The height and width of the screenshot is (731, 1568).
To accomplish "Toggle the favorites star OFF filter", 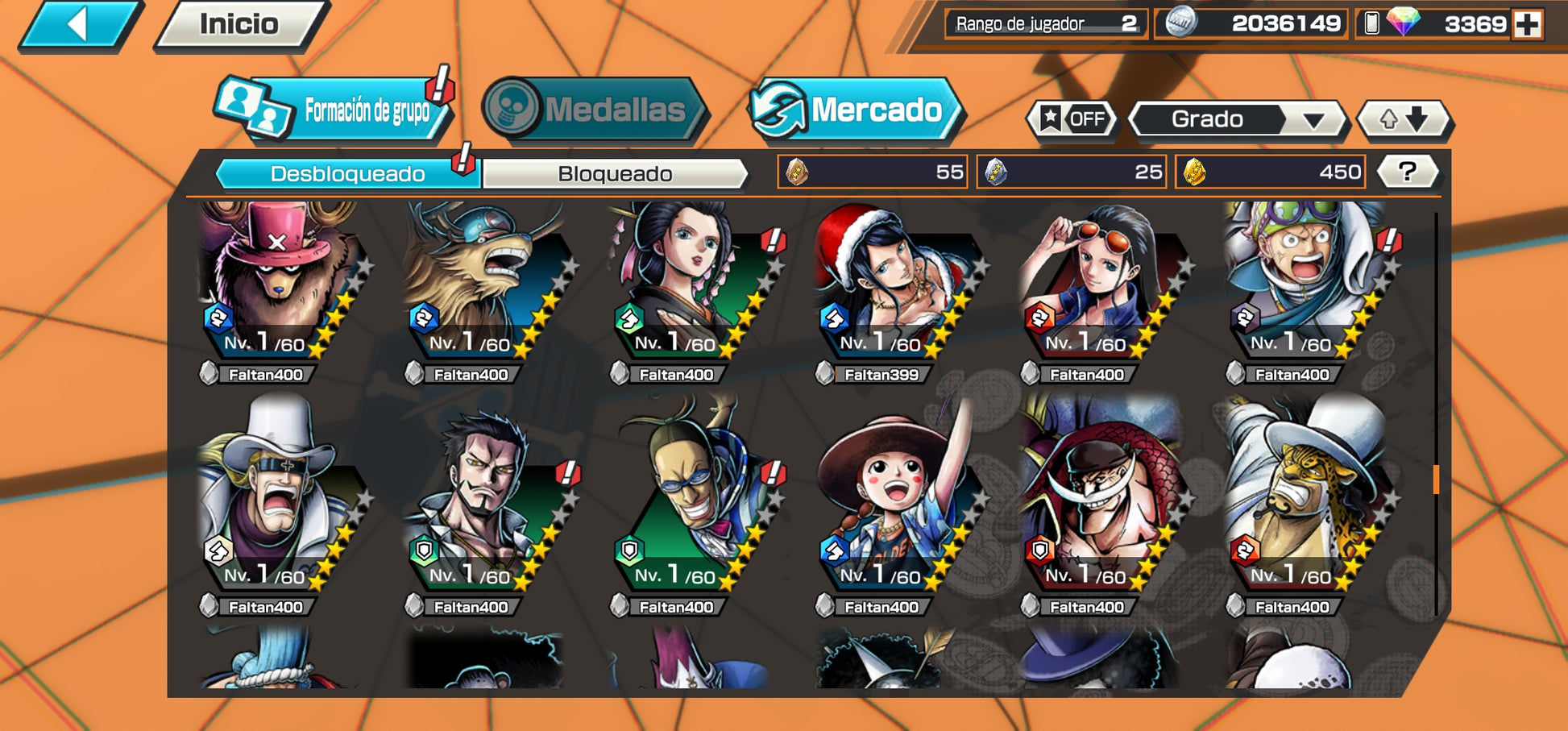I will click(x=1073, y=119).
